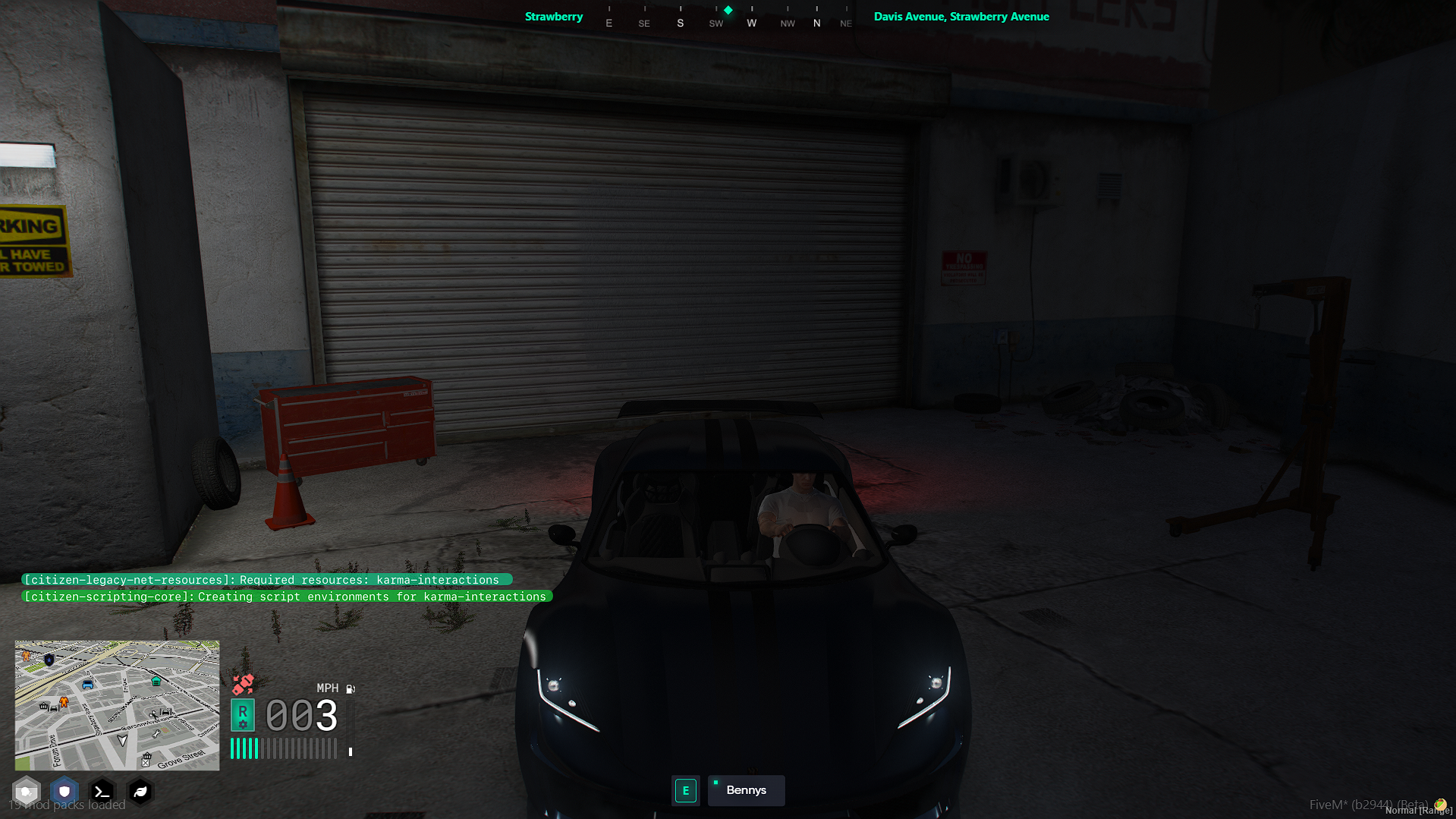Select the blue car marker on minimap
This screenshot has height=819, width=1456.
(x=88, y=685)
